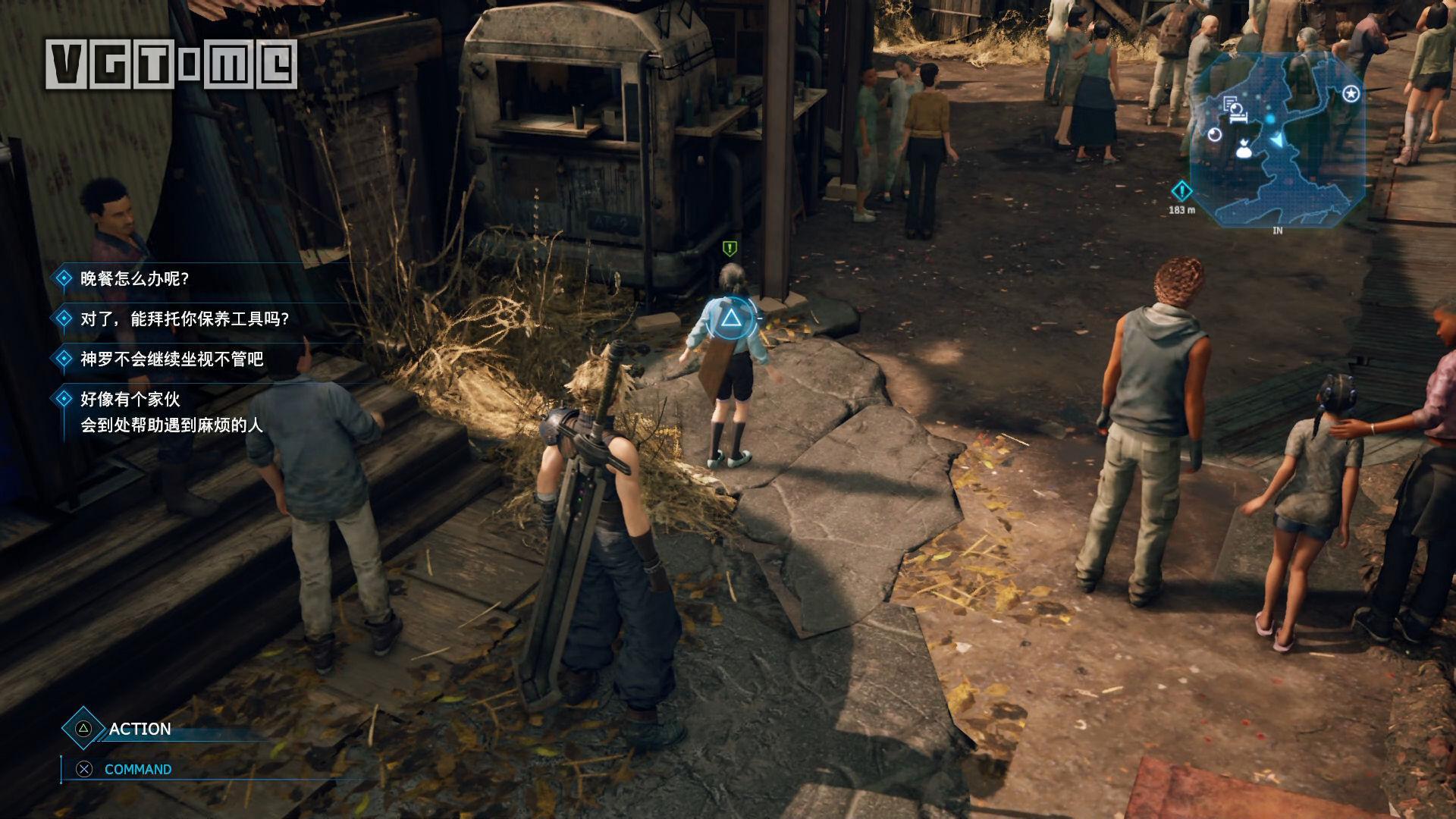Click the document notice marker on minimap
Image resolution: width=1456 pixels, height=819 pixels.
point(1231,103)
